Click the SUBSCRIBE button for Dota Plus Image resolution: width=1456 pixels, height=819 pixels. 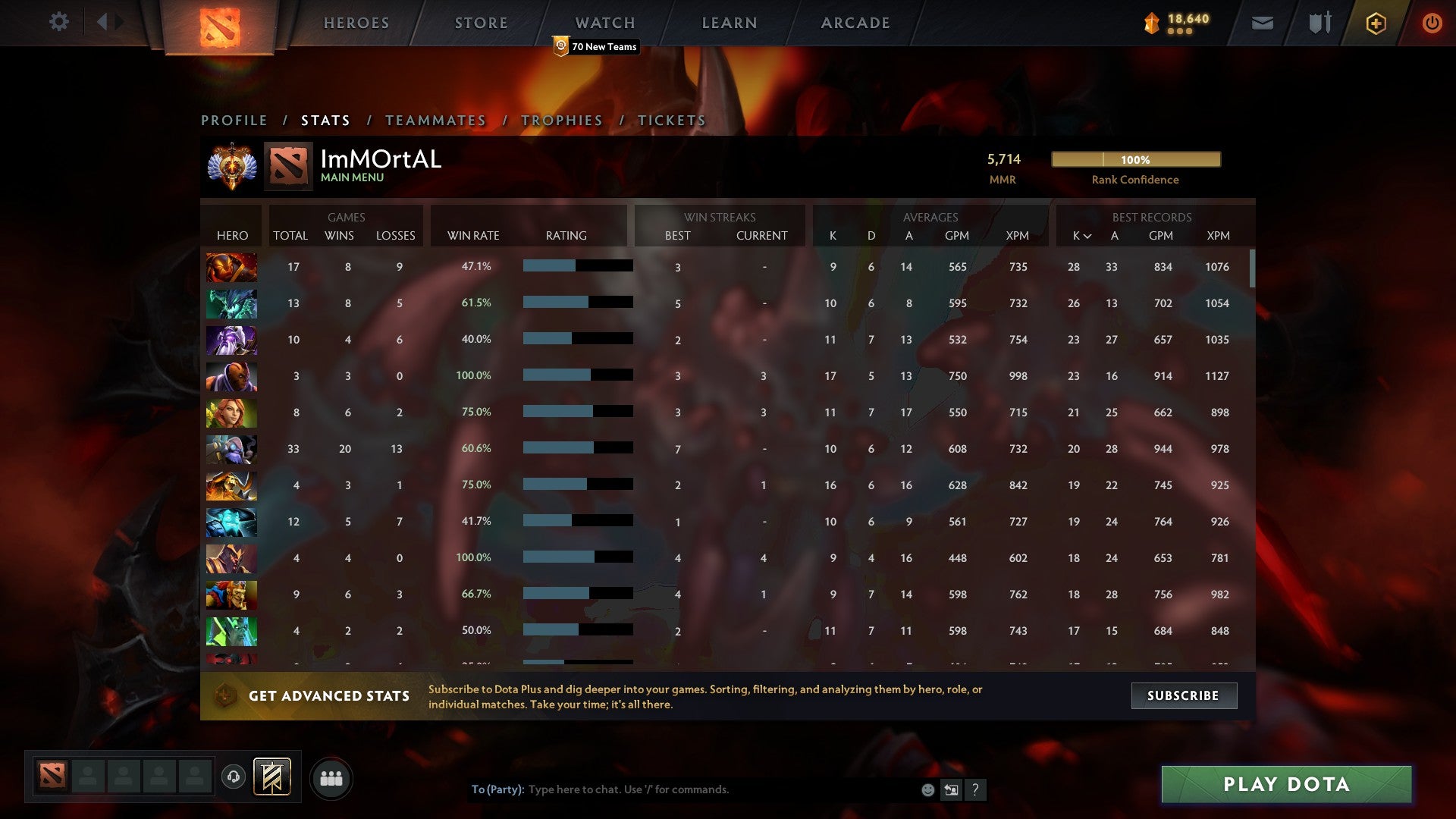click(x=1183, y=695)
